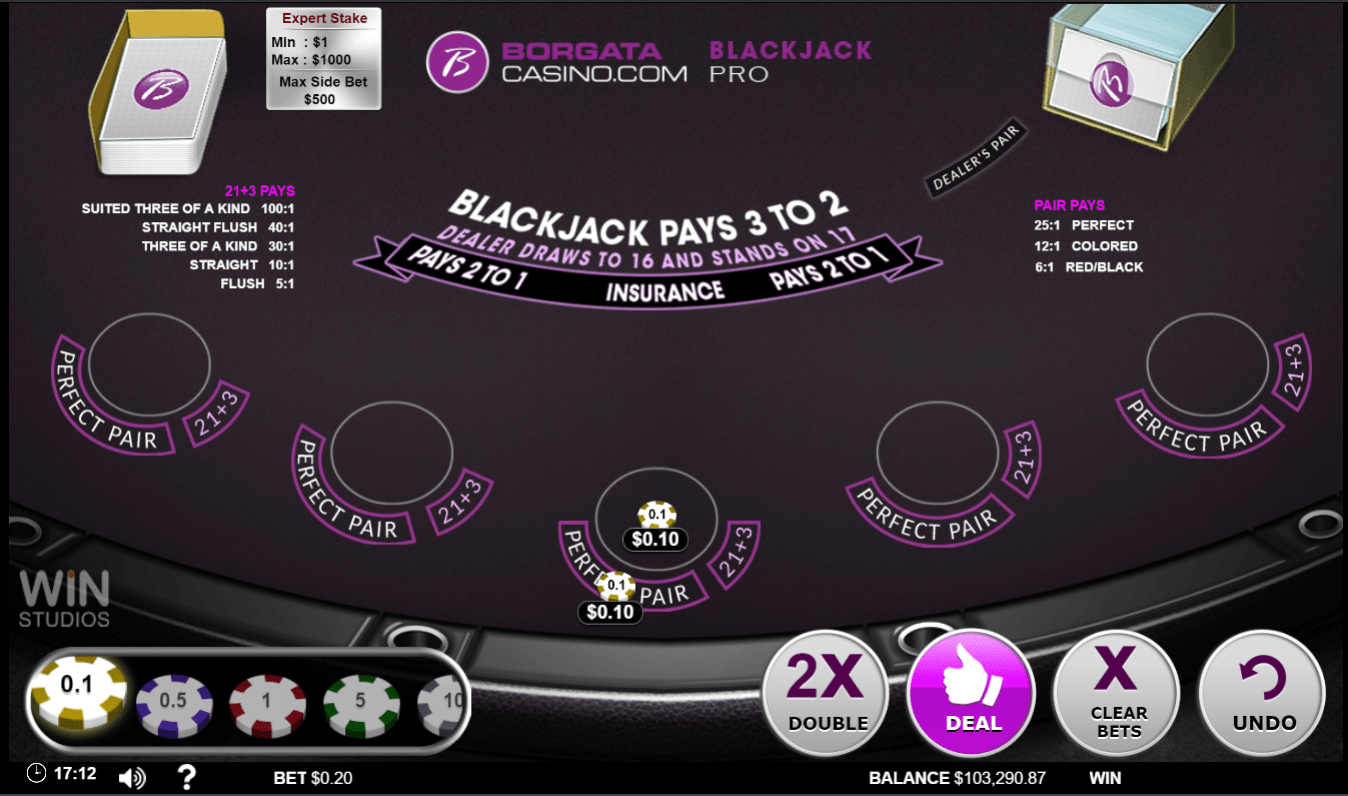Choose the partially hidden 10 chip

(x=445, y=700)
